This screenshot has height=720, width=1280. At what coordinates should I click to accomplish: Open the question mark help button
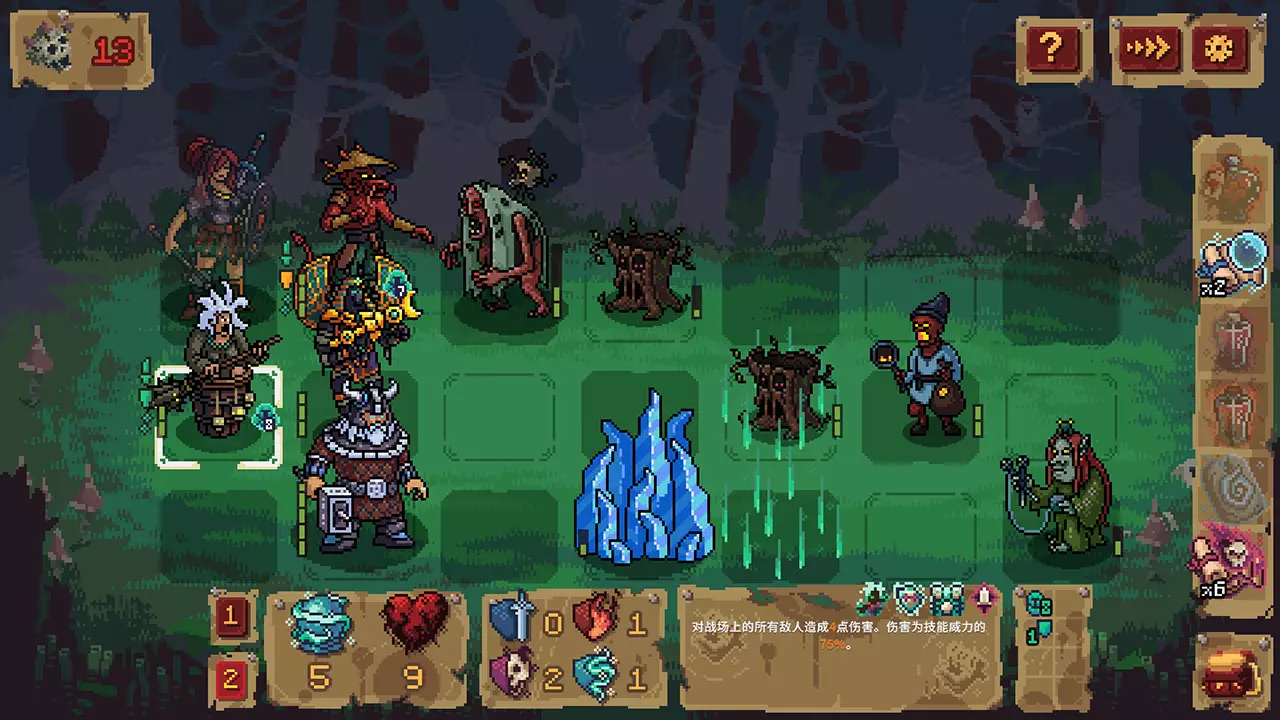(x=1050, y=47)
